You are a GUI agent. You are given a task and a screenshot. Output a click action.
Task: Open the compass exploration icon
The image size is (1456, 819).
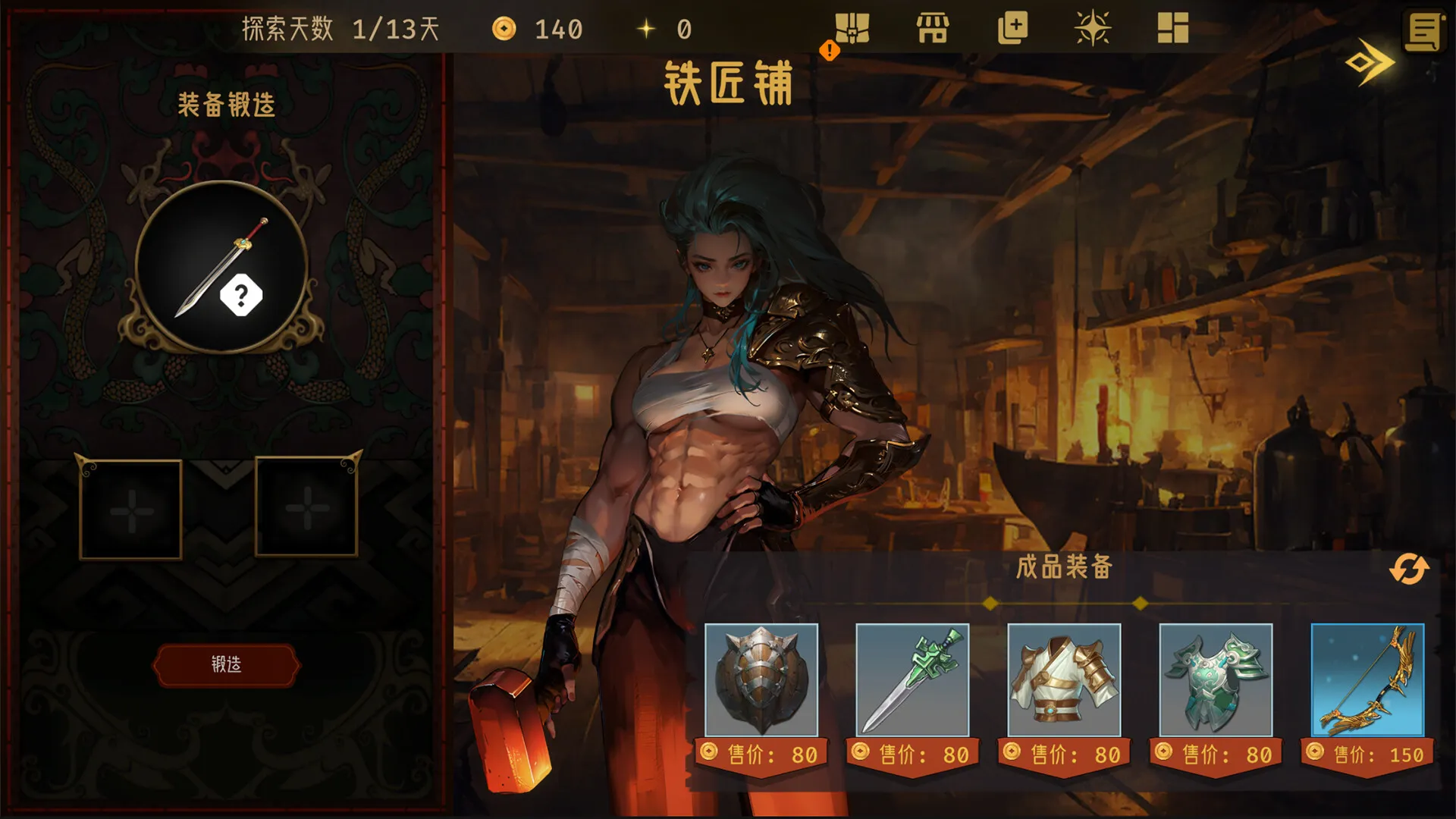1094,29
